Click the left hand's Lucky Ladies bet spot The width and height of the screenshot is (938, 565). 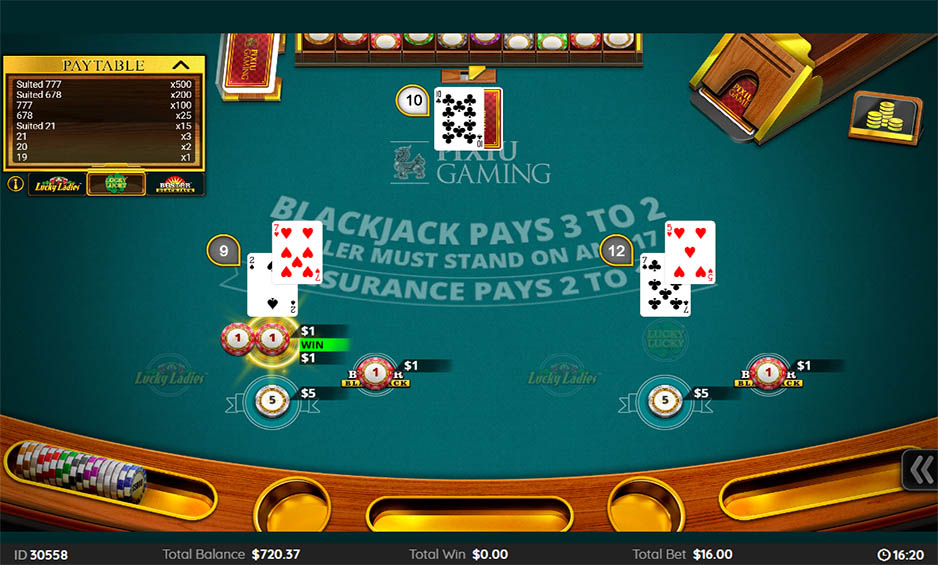coord(171,376)
